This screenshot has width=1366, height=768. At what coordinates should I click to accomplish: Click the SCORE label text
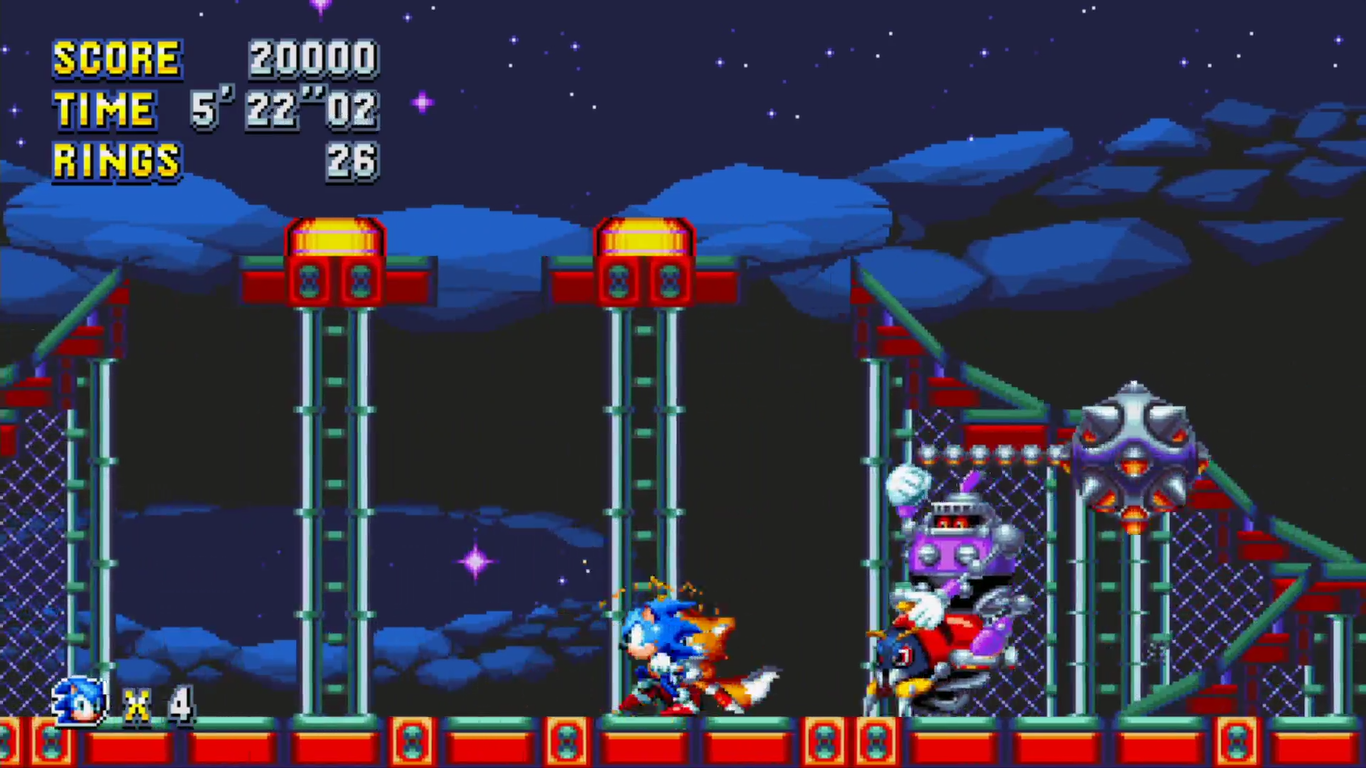[117, 58]
